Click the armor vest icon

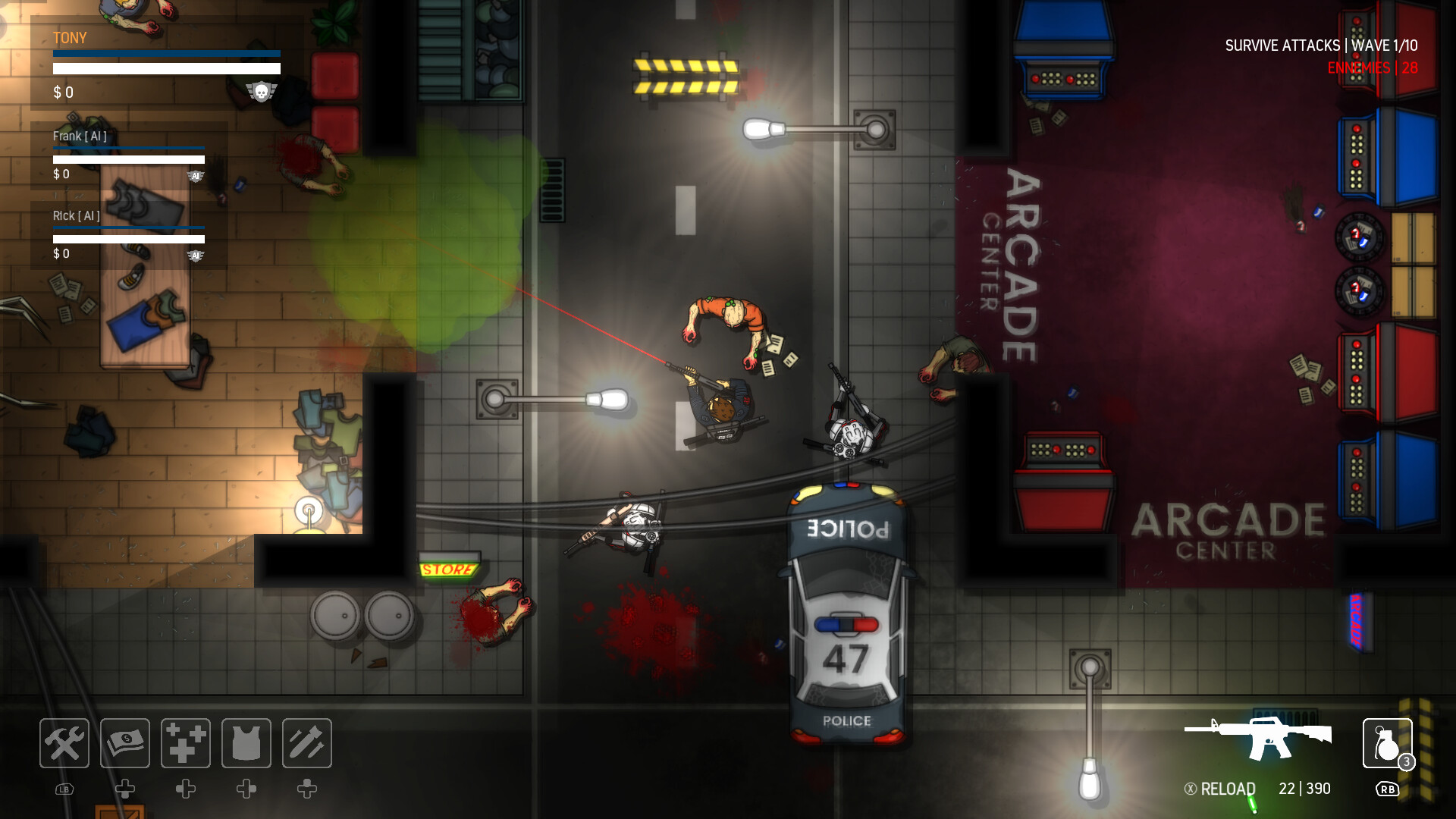point(246,743)
